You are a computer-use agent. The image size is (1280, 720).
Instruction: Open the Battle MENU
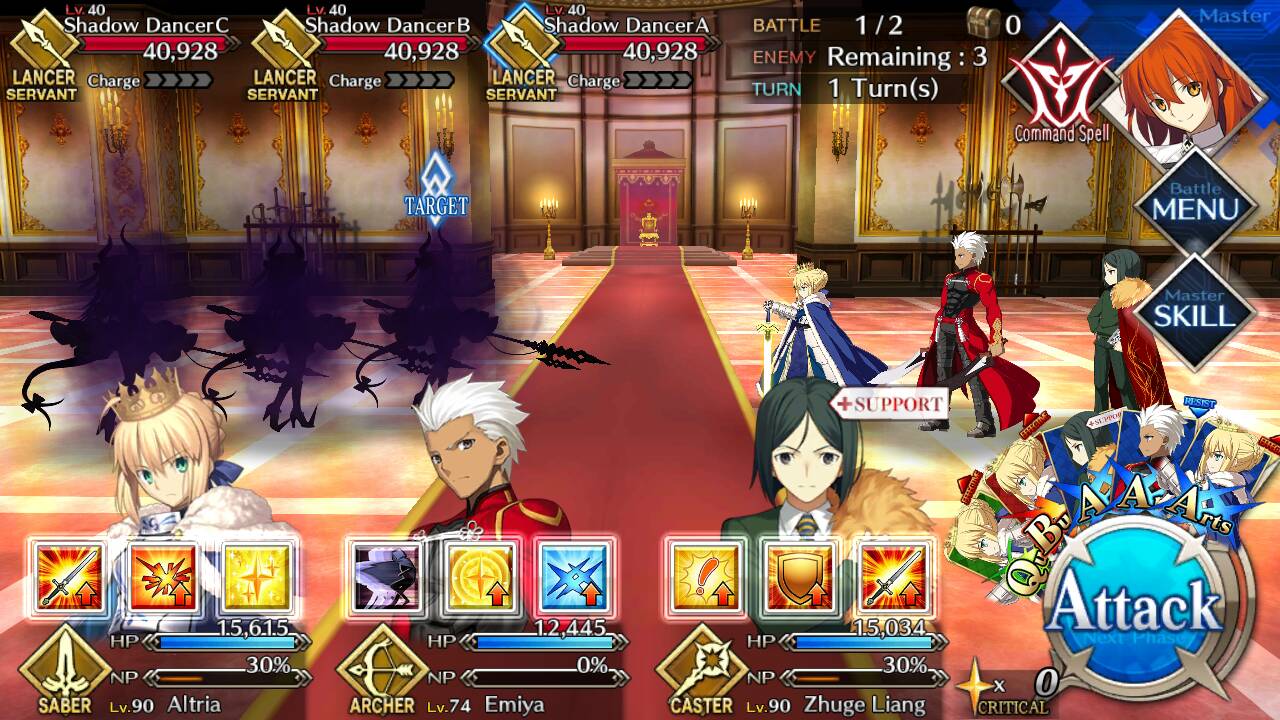(x=1195, y=203)
